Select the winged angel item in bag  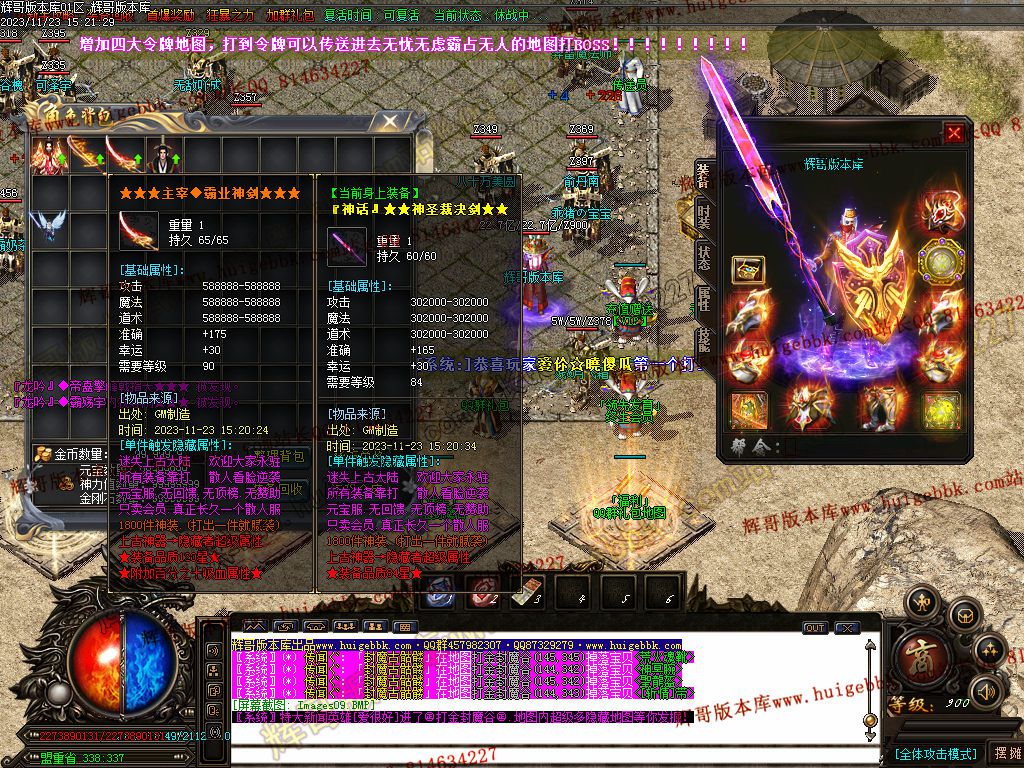tap(50, 225)
